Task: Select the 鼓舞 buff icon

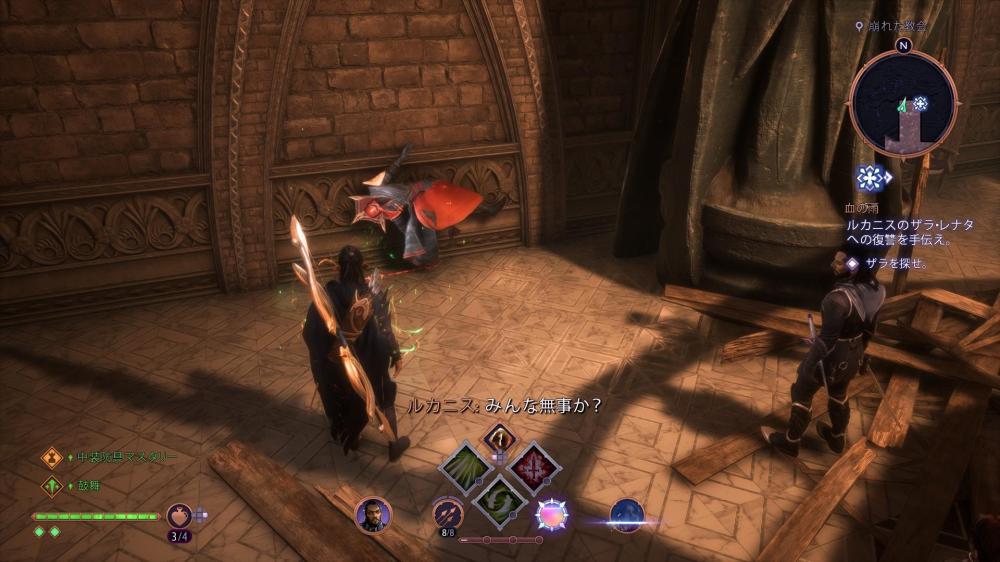Action: click(51, 487)
